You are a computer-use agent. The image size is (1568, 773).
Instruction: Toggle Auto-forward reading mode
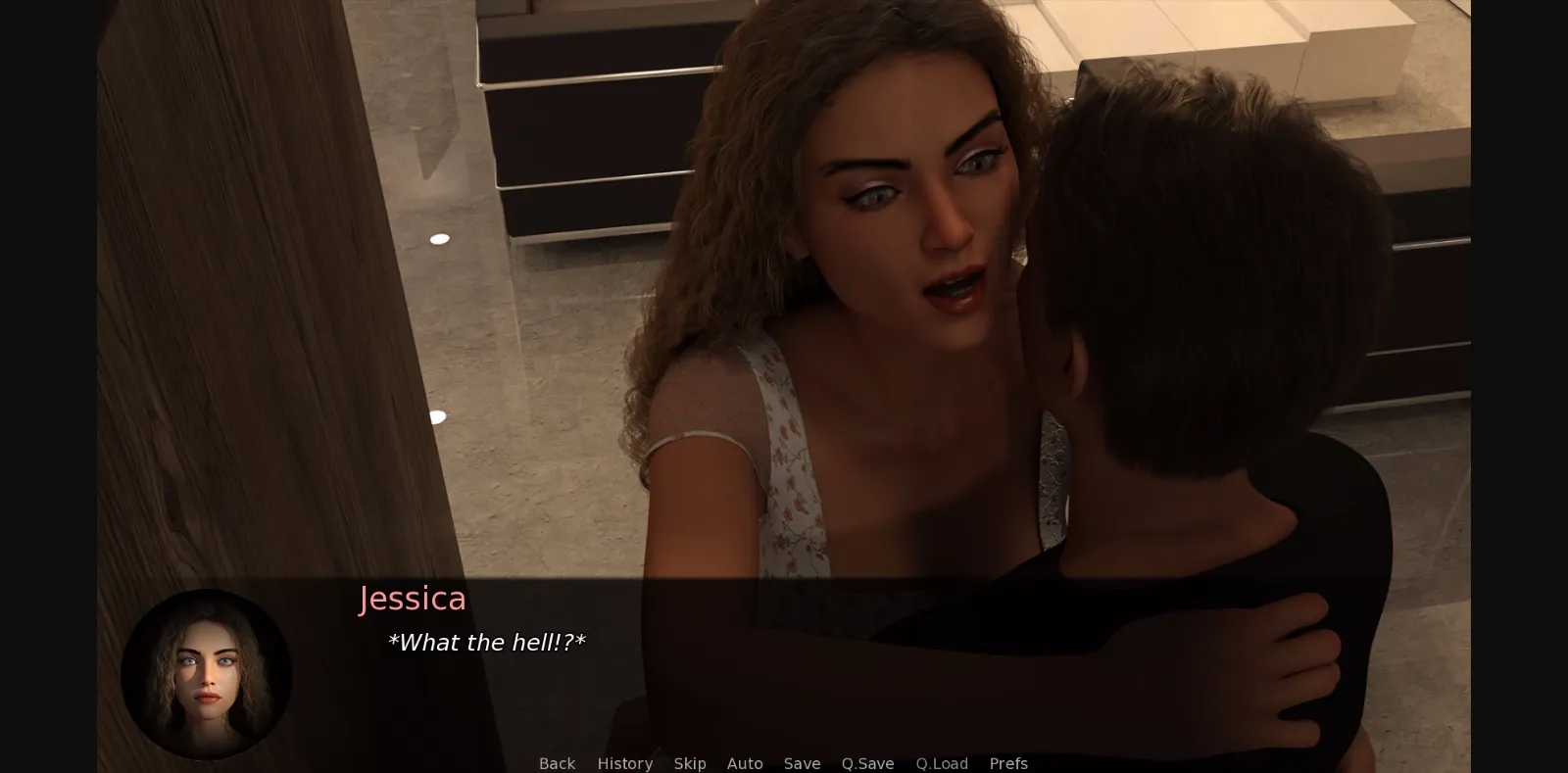click(745, 763)
